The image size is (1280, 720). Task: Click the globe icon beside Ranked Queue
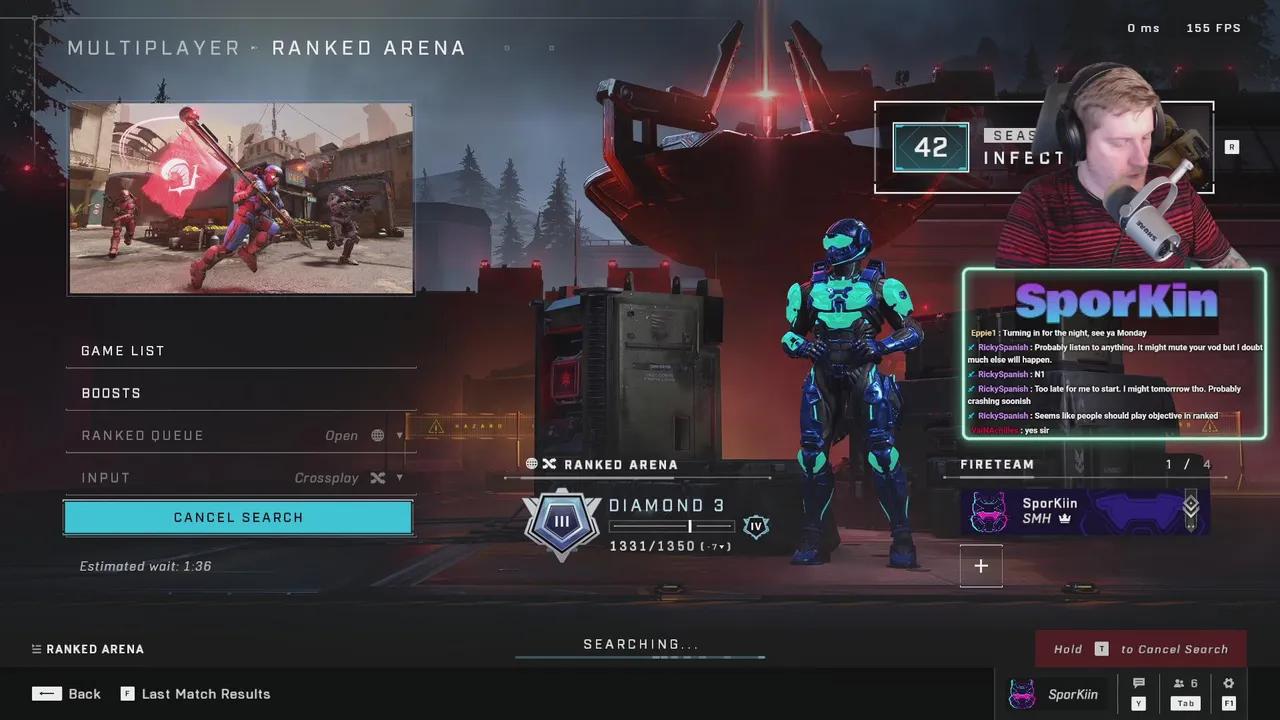point(377,435)
